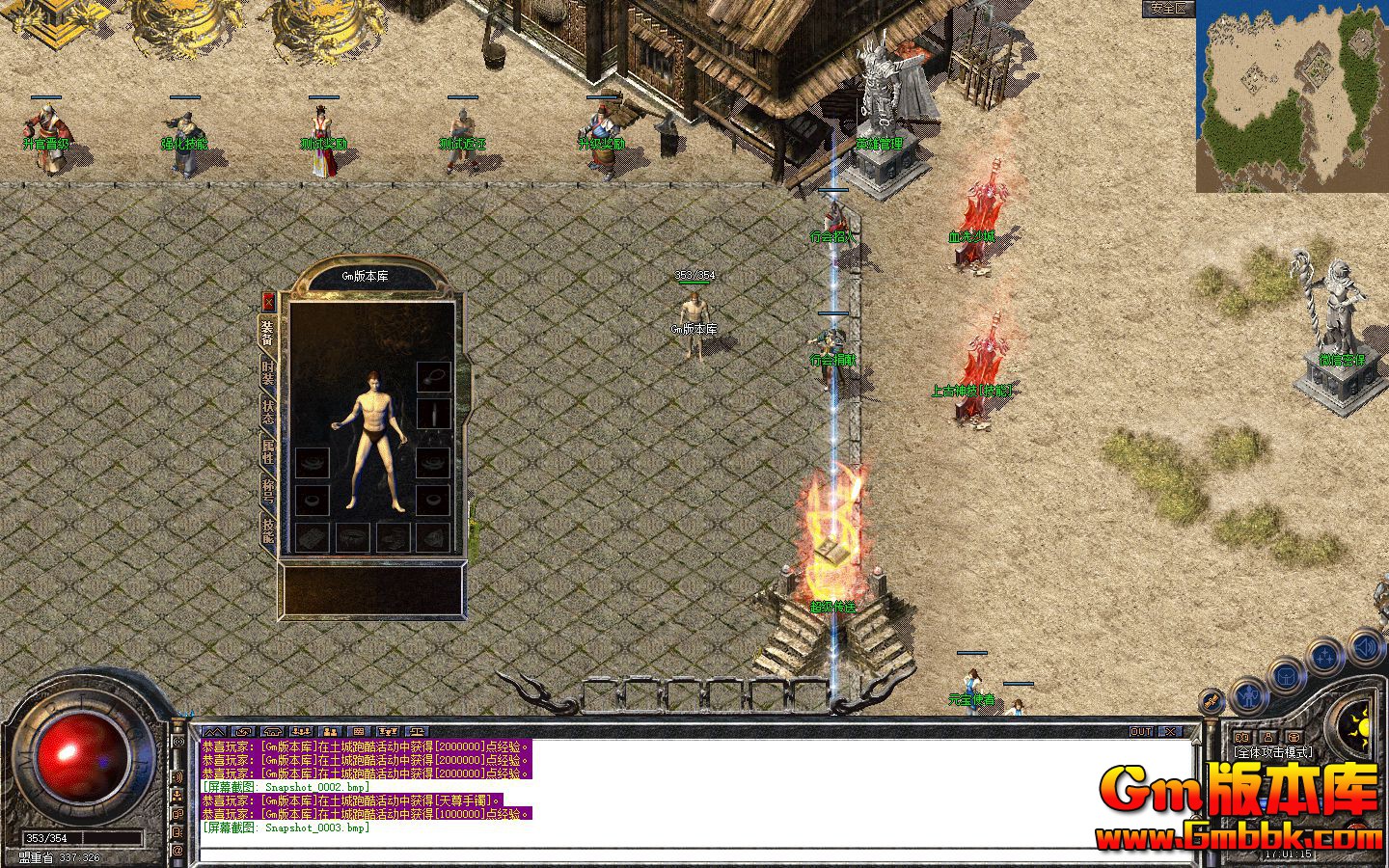Click the 元宝申请 NPC label
The height and width of the screenshot is (868, 1389).
974,701
